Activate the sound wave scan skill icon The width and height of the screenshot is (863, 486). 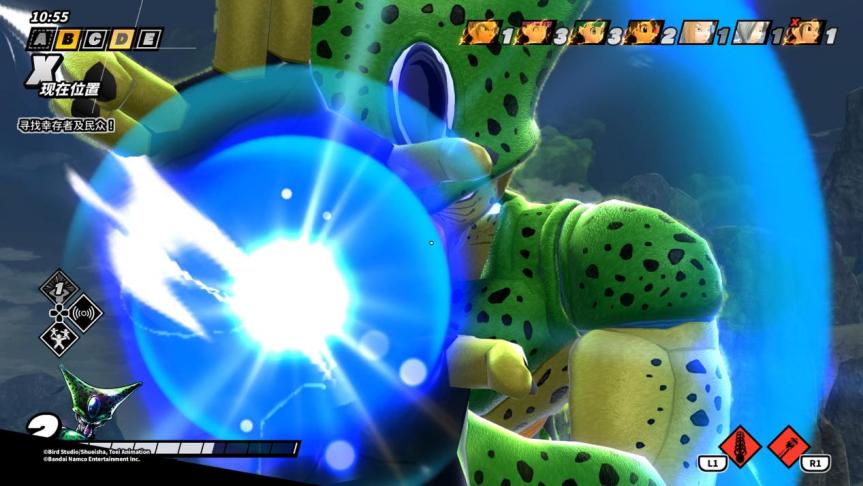coord(84,313)
